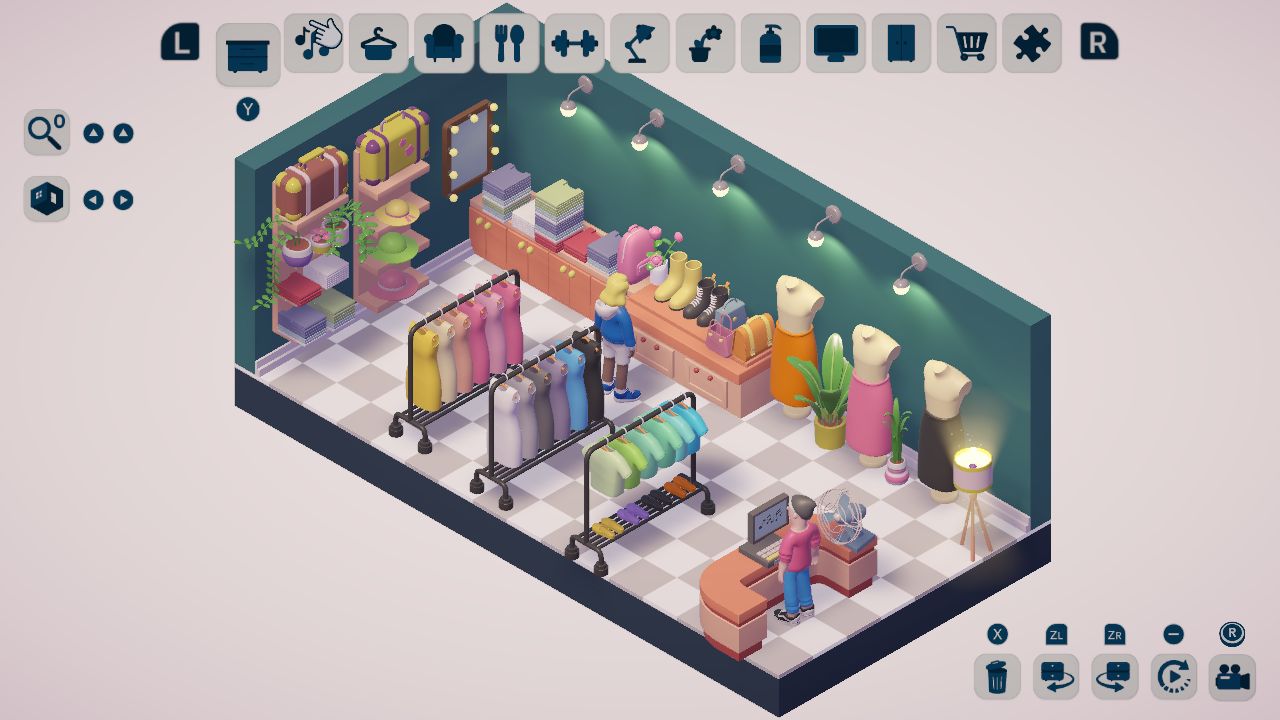Image resolution: width=1280 pixels, height=720 pixels.
Task: Select the monitor electronics category icon
Action: [836, 45]
